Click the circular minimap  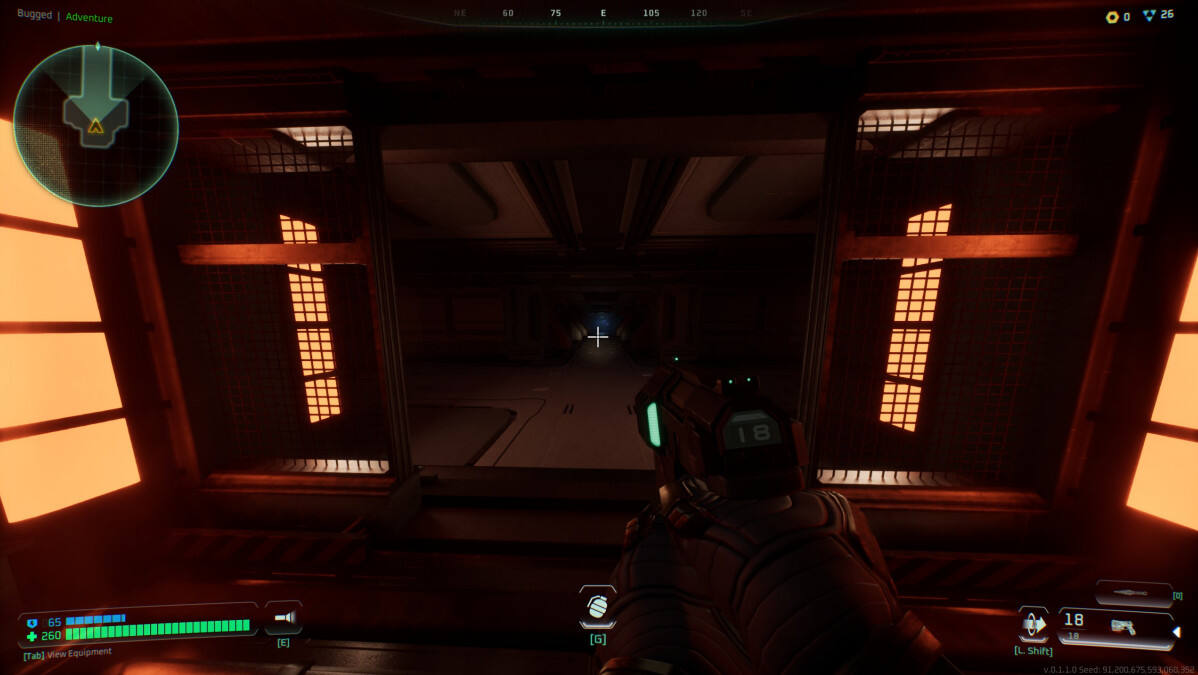pos(96,124)
